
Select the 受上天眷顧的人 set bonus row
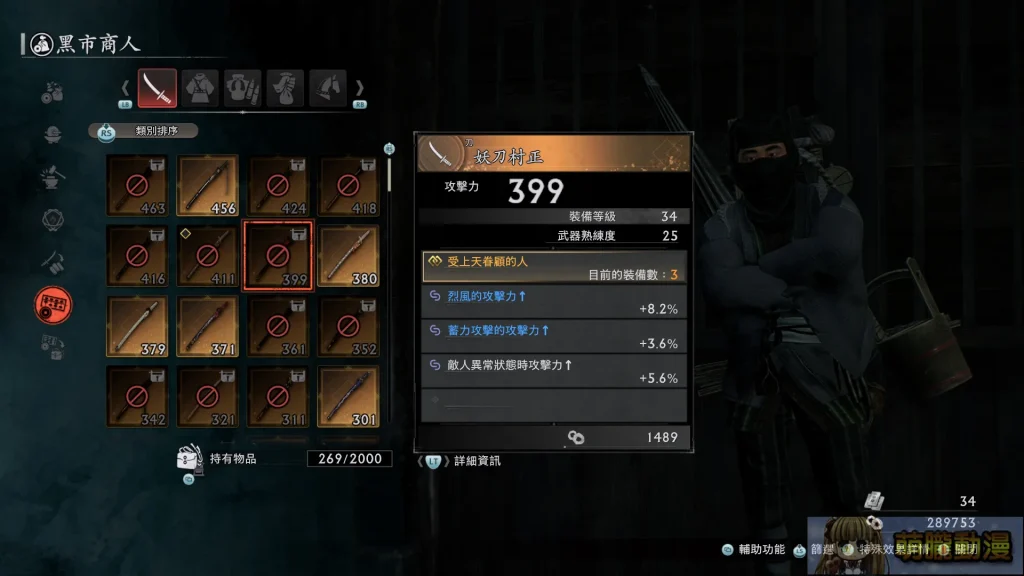pyautogui.click(x=553, y=267)
